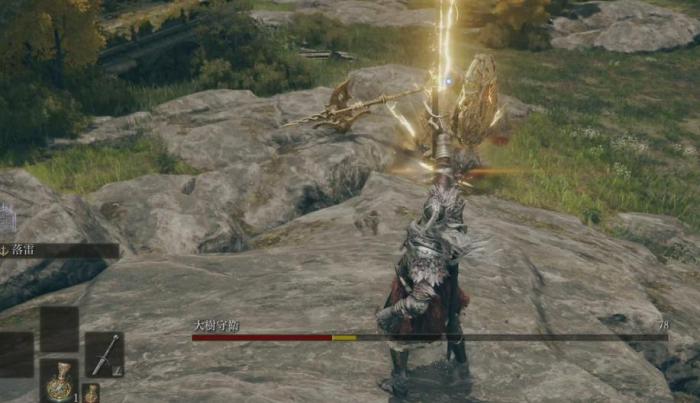Select the equipped sword weapon slot
This screenshot has width=700, height=403.
click(104, 354)
